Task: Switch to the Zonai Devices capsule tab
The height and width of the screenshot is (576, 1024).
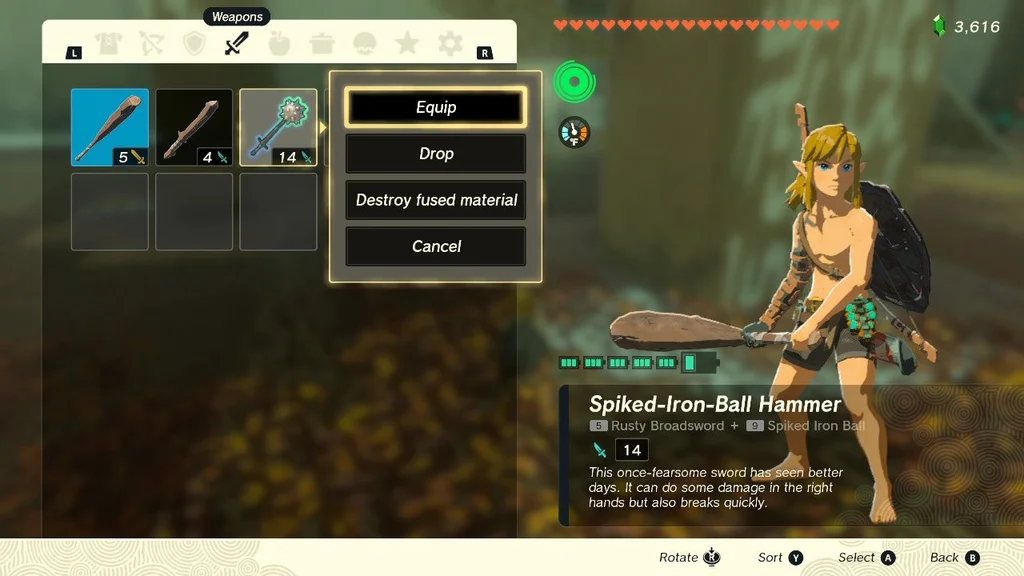Action: click(365, 44)
